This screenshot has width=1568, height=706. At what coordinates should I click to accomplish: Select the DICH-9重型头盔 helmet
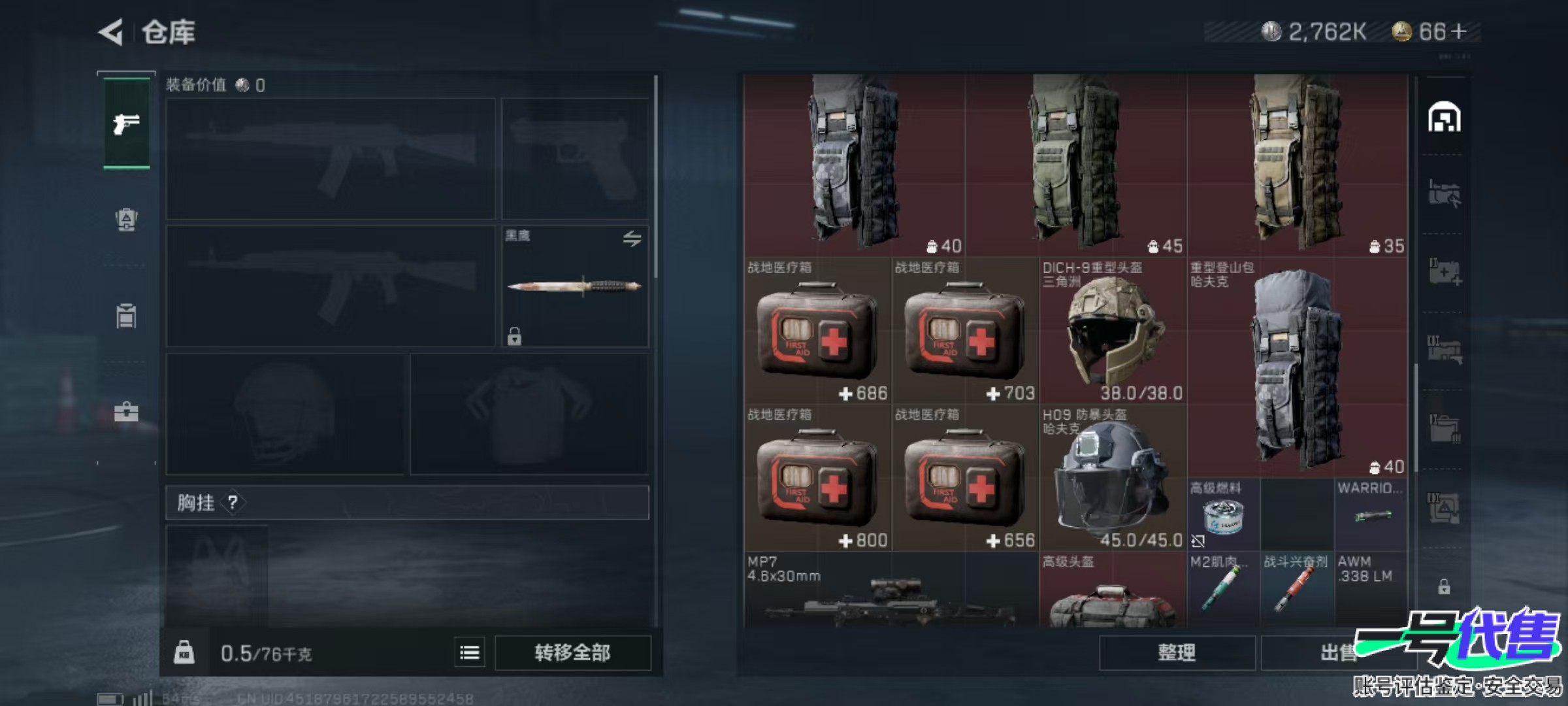point(1112,330)
